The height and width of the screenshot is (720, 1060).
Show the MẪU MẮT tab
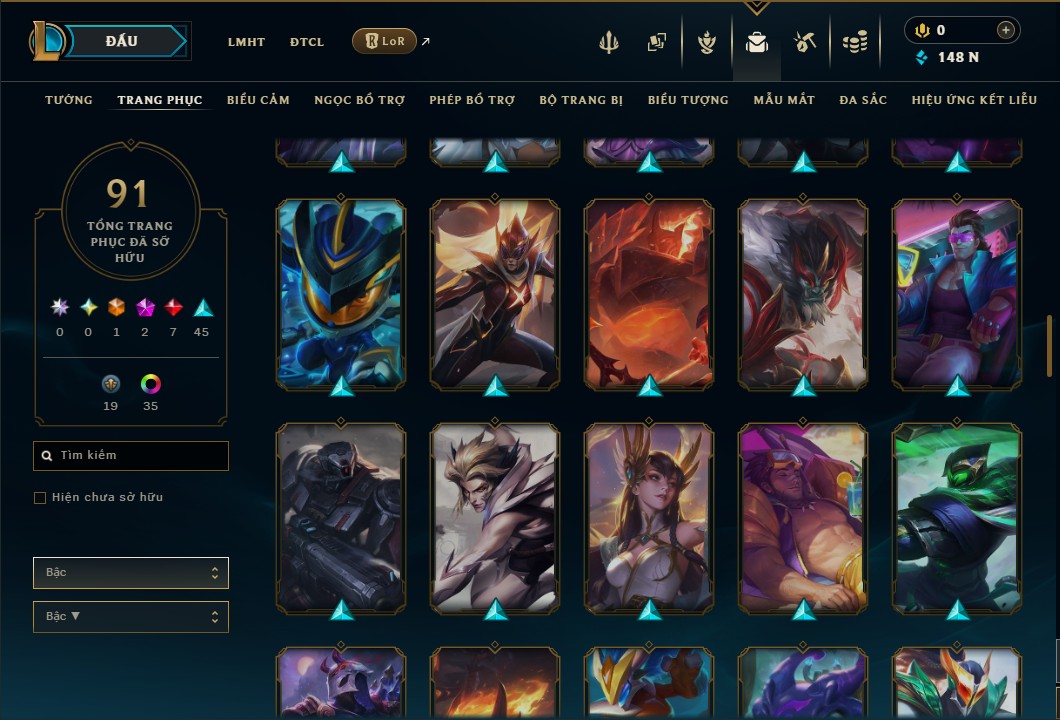coord(784,100)
